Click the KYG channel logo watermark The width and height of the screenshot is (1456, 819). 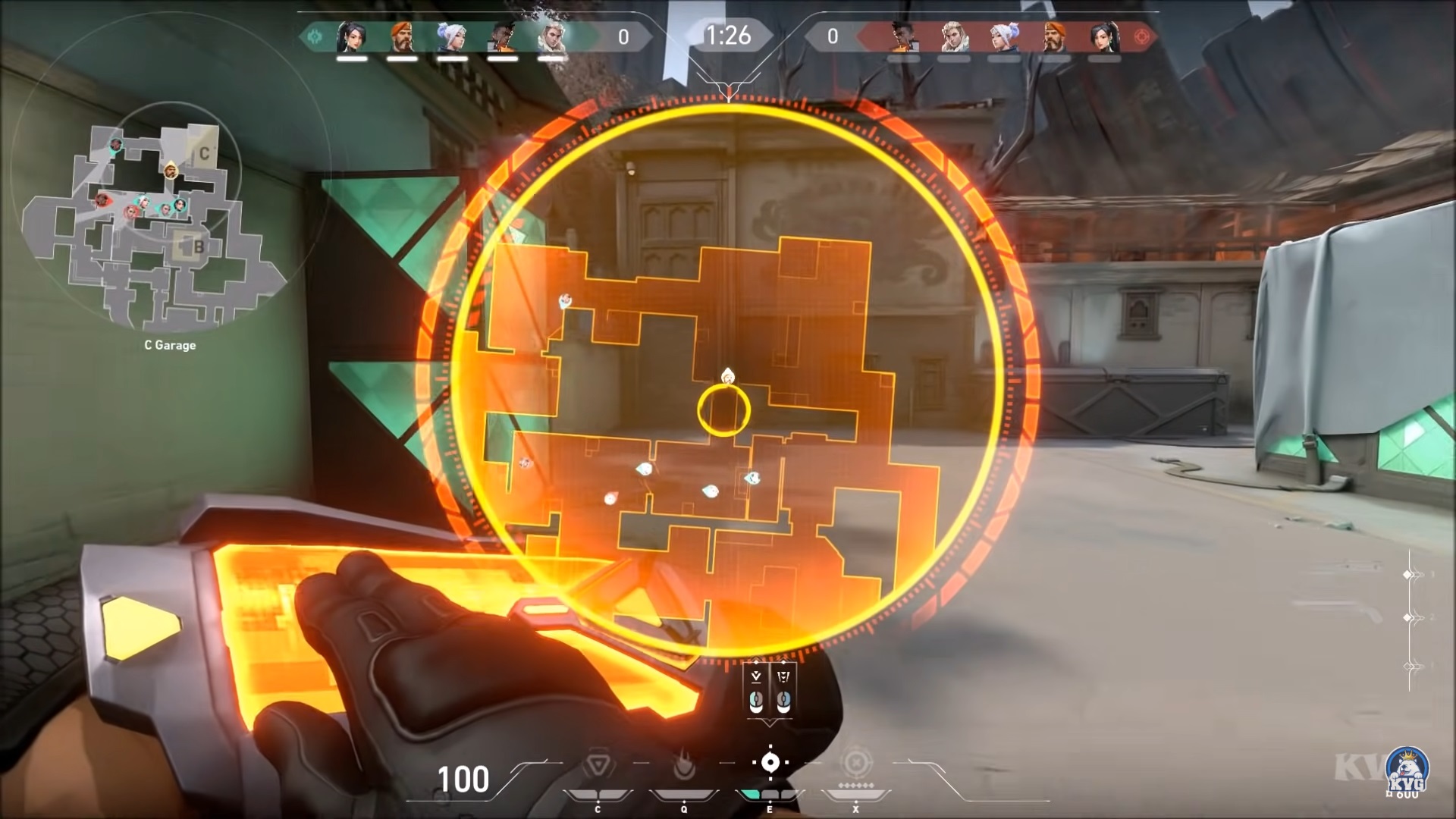pyautogui.click(x=1407, y=772)
